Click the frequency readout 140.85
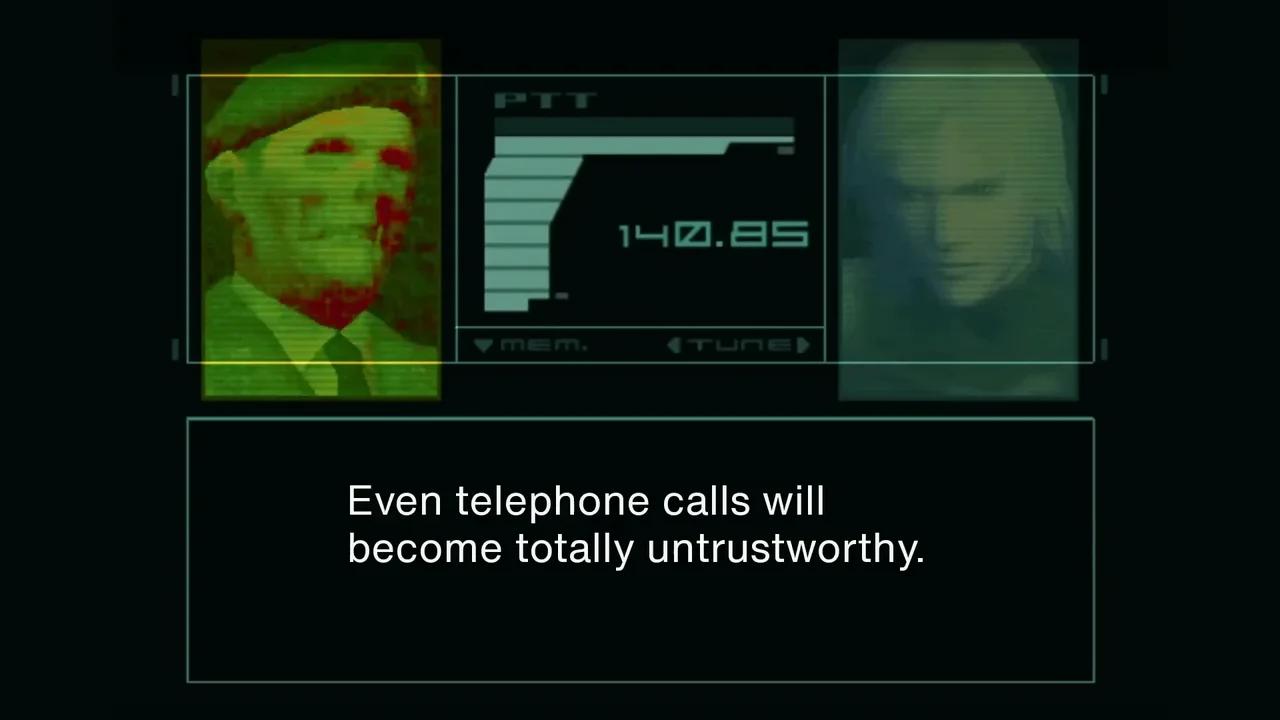 (x=712, y=234)
